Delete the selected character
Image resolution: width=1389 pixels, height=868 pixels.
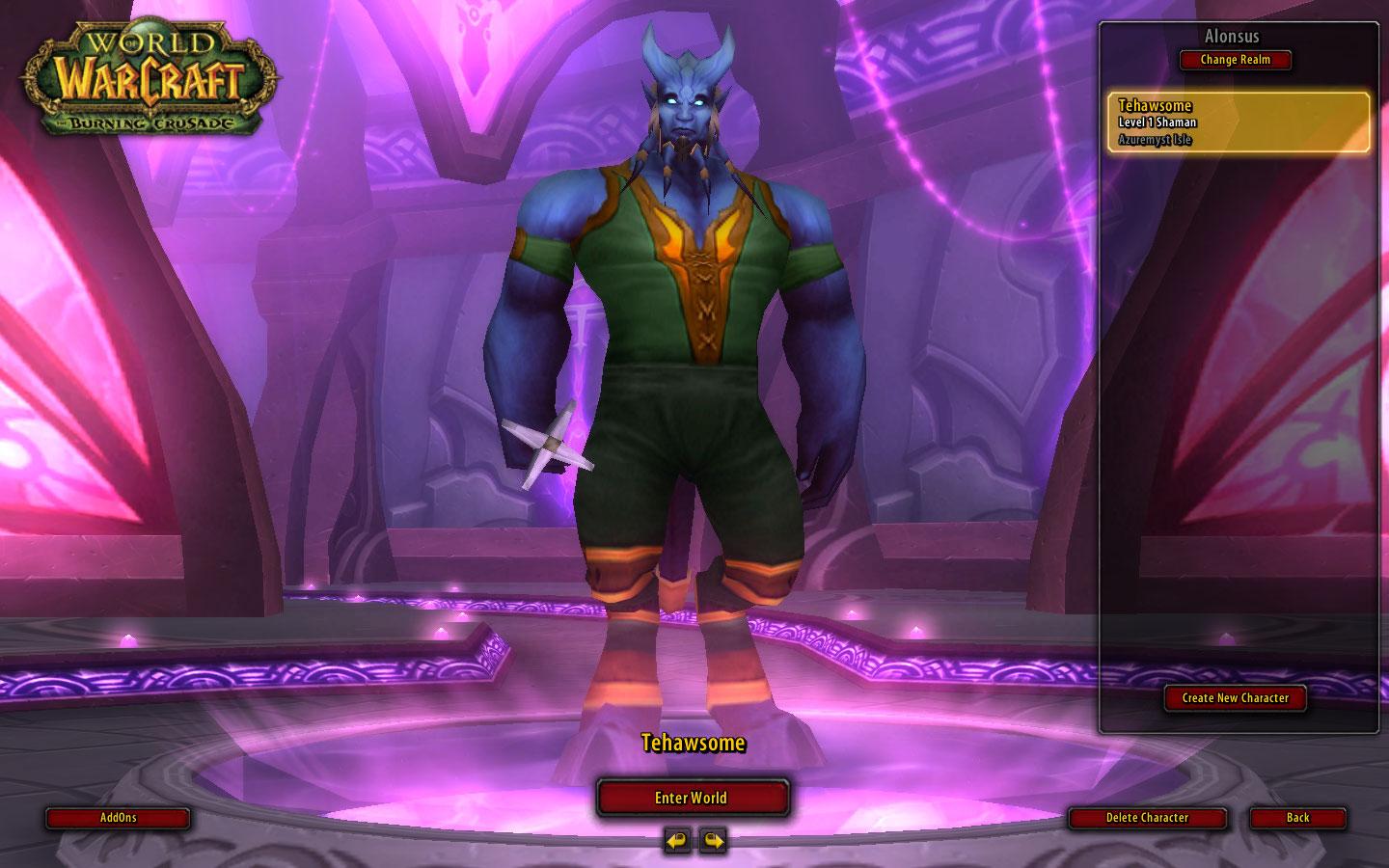coord(1147,818)
